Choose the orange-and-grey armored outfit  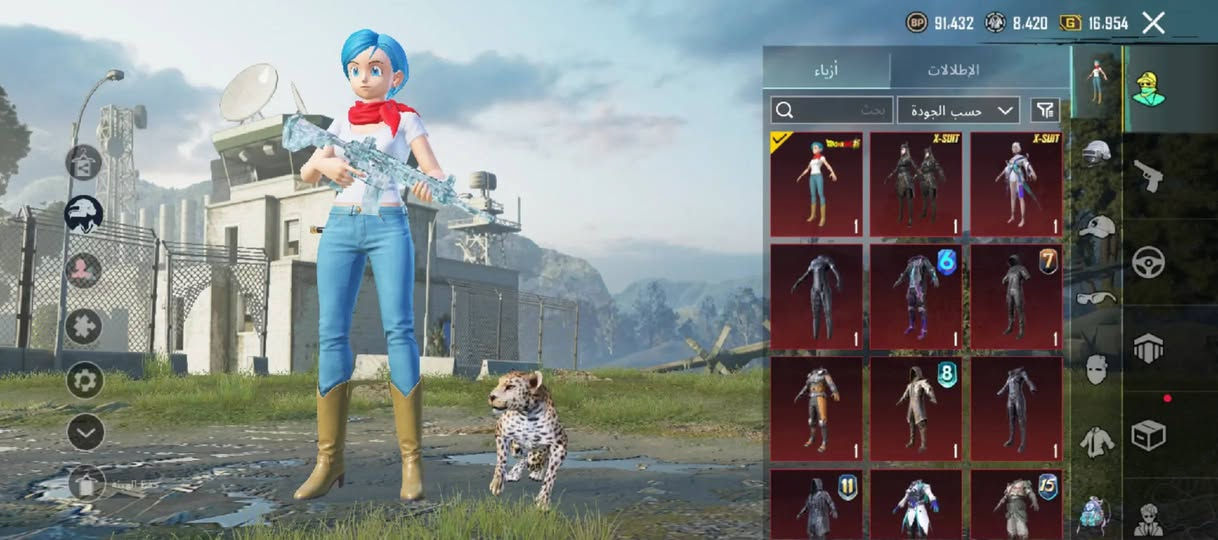click(x=816, y=410)
